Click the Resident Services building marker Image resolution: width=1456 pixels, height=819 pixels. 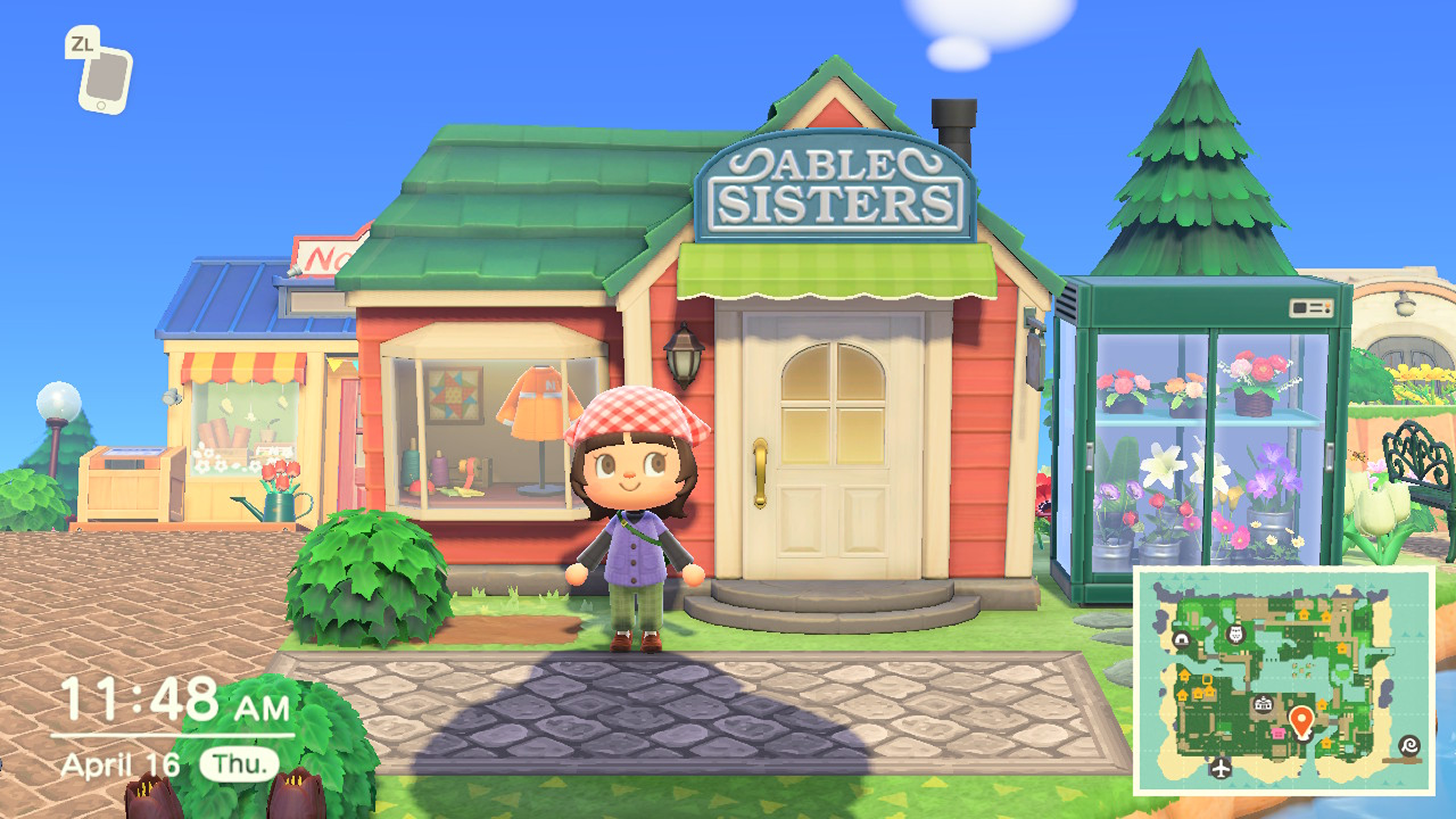pos(1263,704)
